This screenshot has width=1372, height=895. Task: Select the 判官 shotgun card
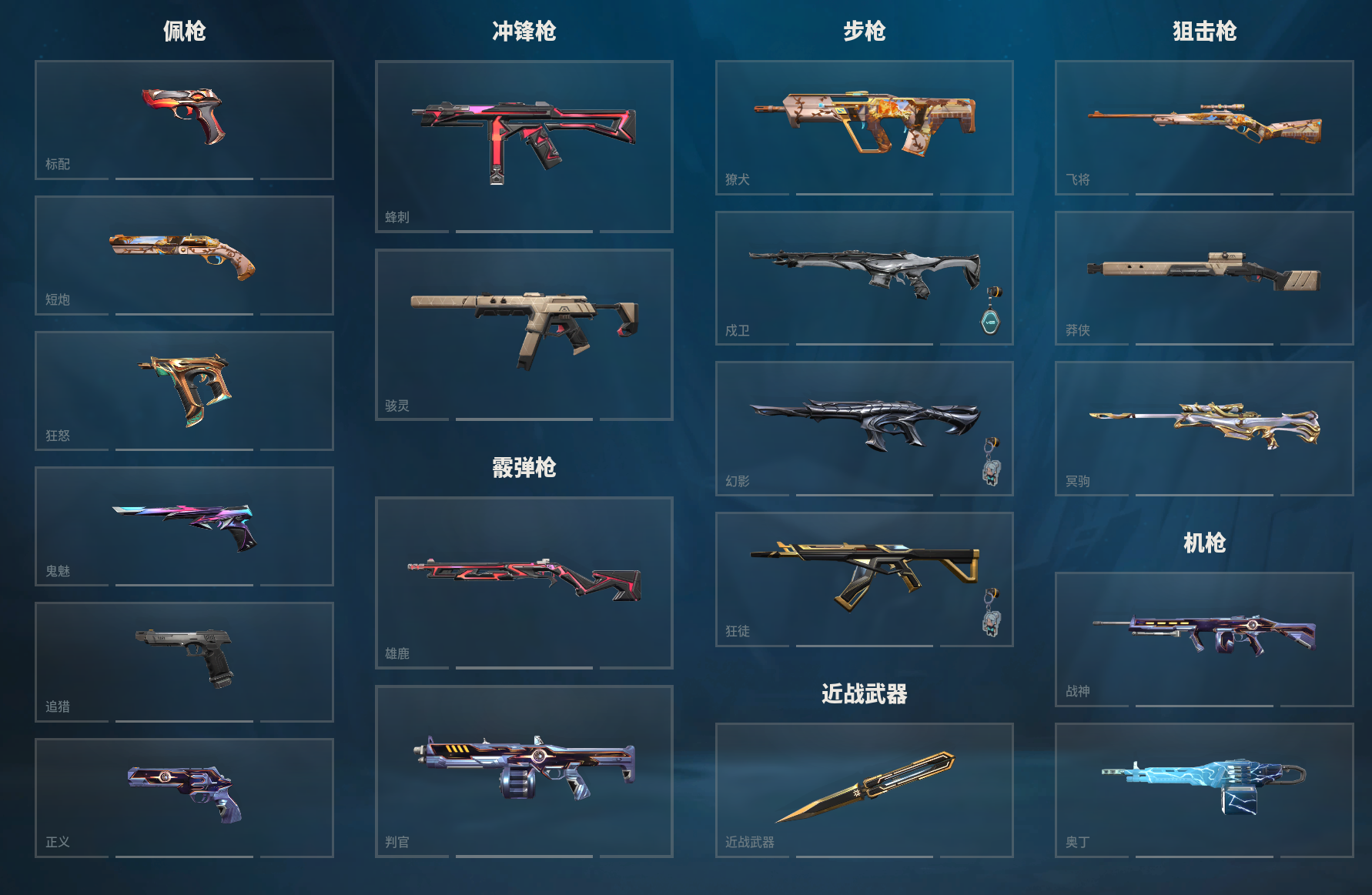point(524,770)
